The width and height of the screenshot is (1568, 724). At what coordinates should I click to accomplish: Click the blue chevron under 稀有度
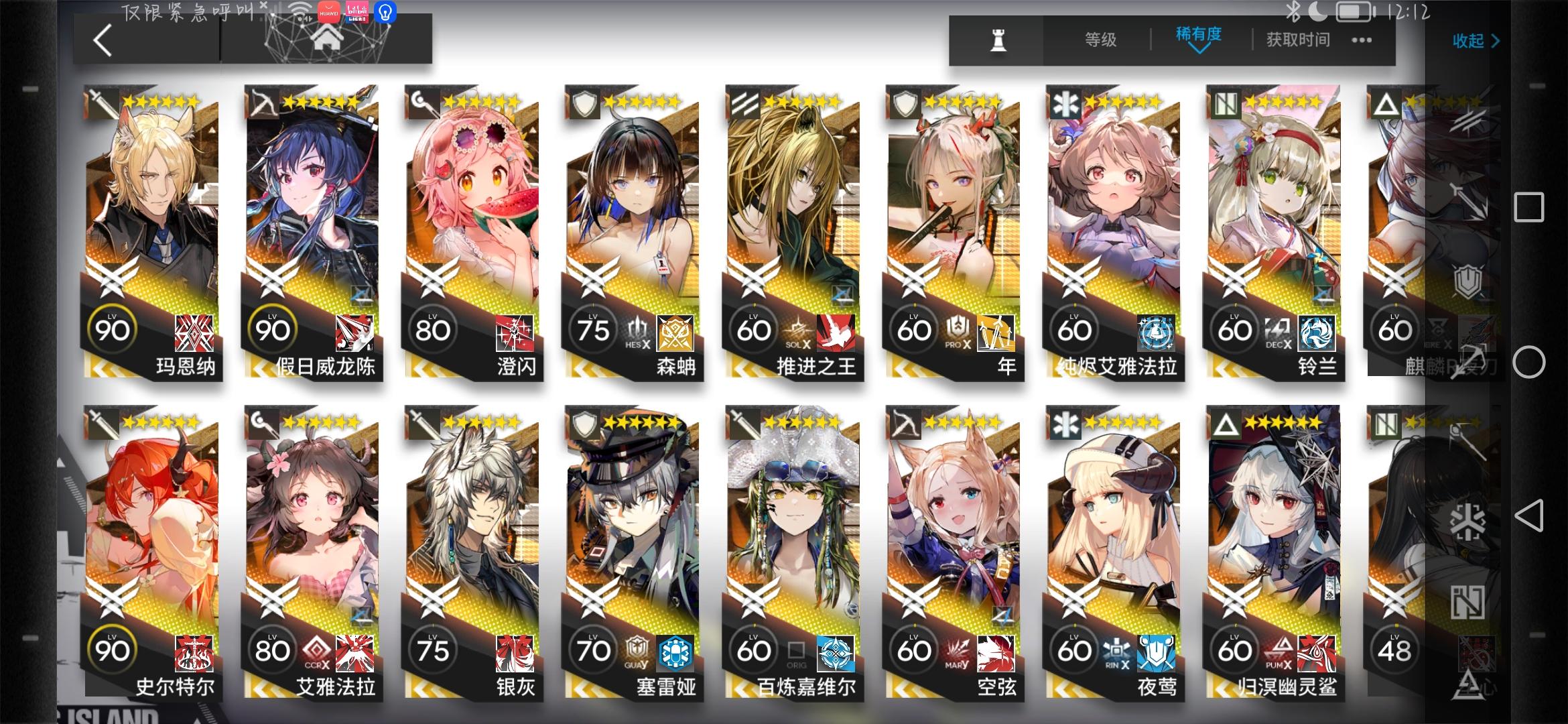(x=1199, y=51)
